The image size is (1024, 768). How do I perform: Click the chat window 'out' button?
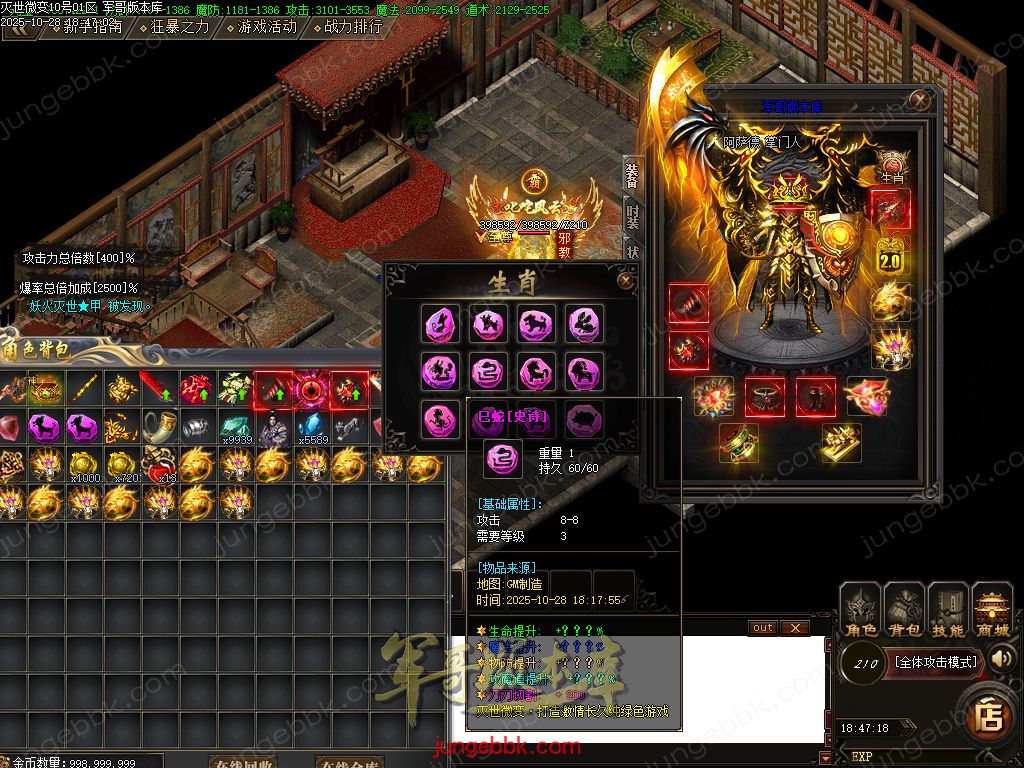(x=763, y=628)
